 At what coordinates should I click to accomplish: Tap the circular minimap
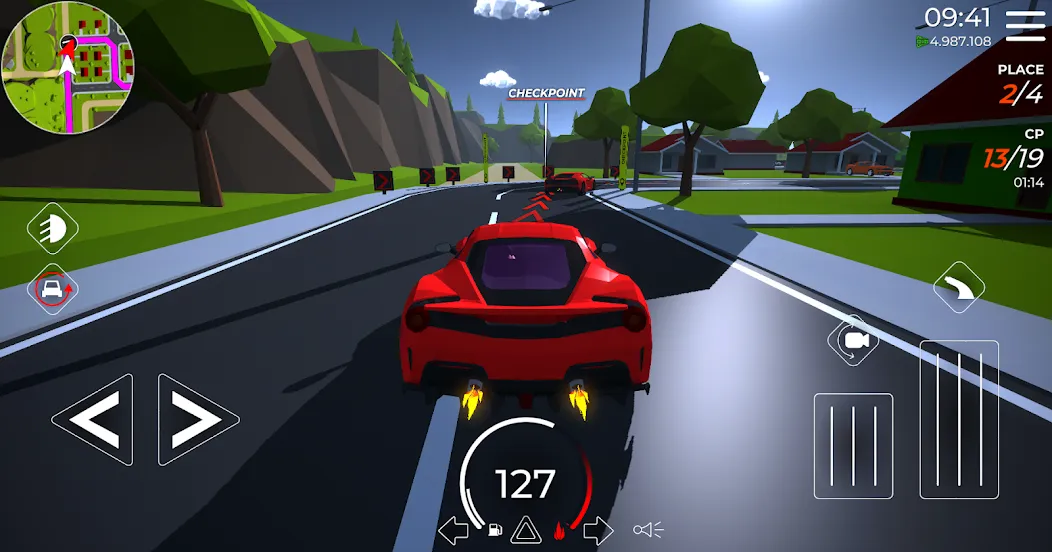point(68,67)
